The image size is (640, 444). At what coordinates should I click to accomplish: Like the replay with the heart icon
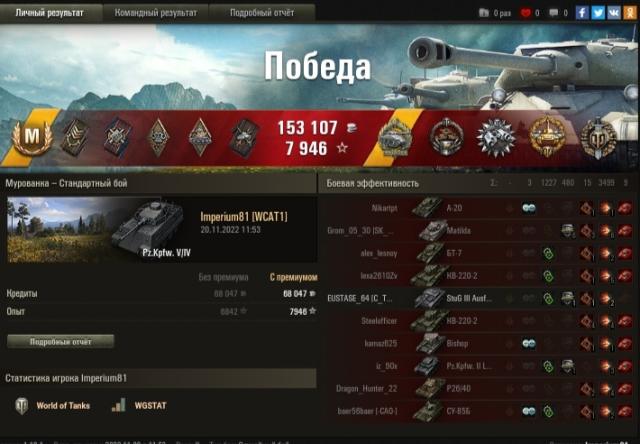click(525, 12)
